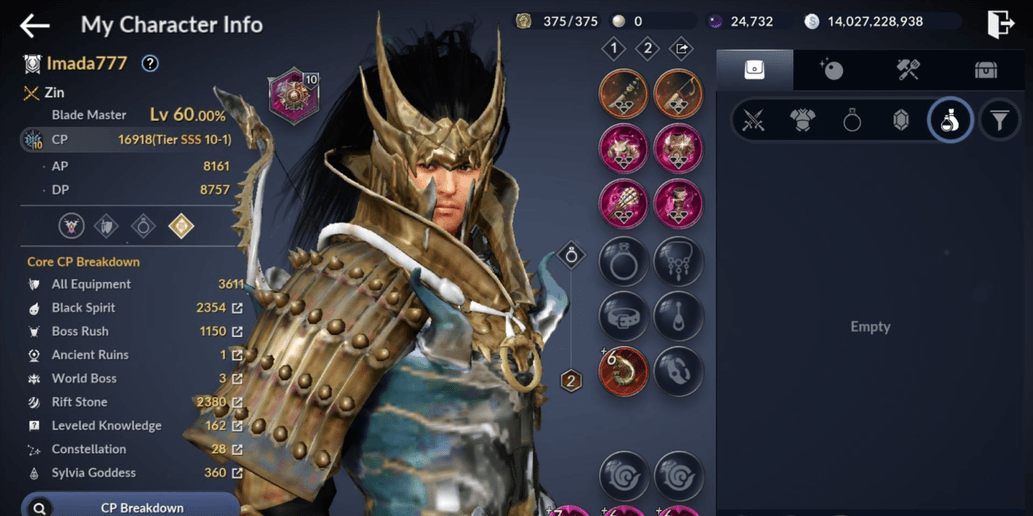Select the highlighted gold diamond stat tab

click(181, 226)
